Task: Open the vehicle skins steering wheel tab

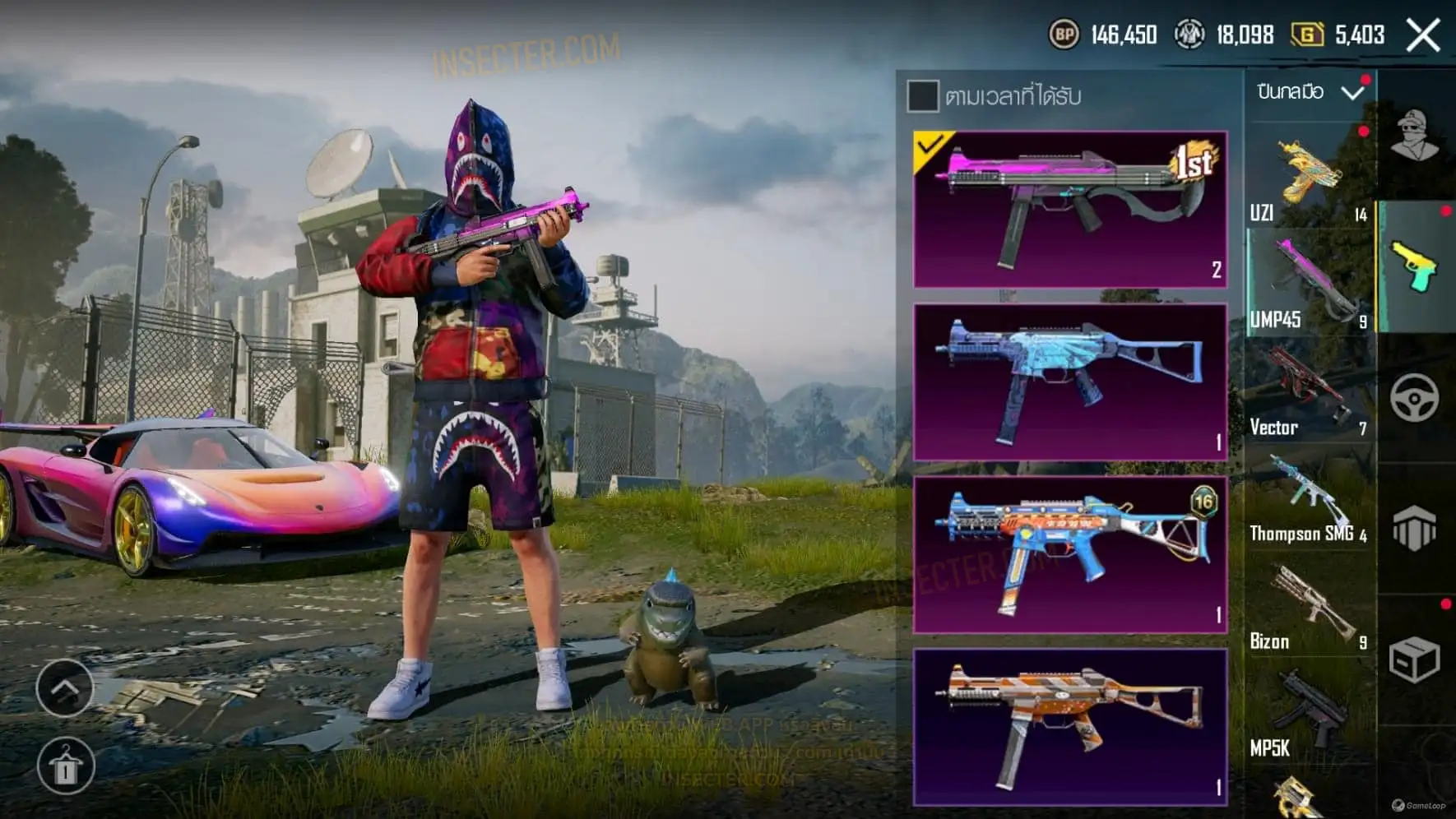Action: pyautogui.click(x=1415, y=398)
